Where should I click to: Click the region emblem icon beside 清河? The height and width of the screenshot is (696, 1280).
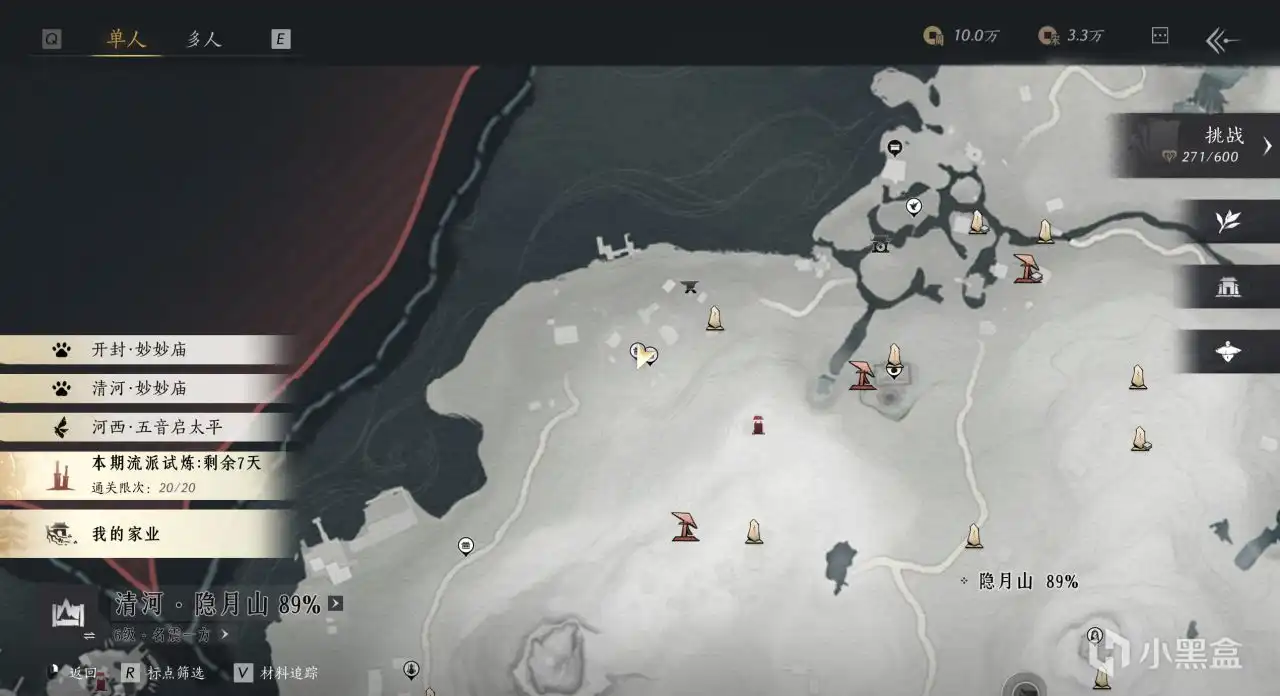click(x=67, y=611)
